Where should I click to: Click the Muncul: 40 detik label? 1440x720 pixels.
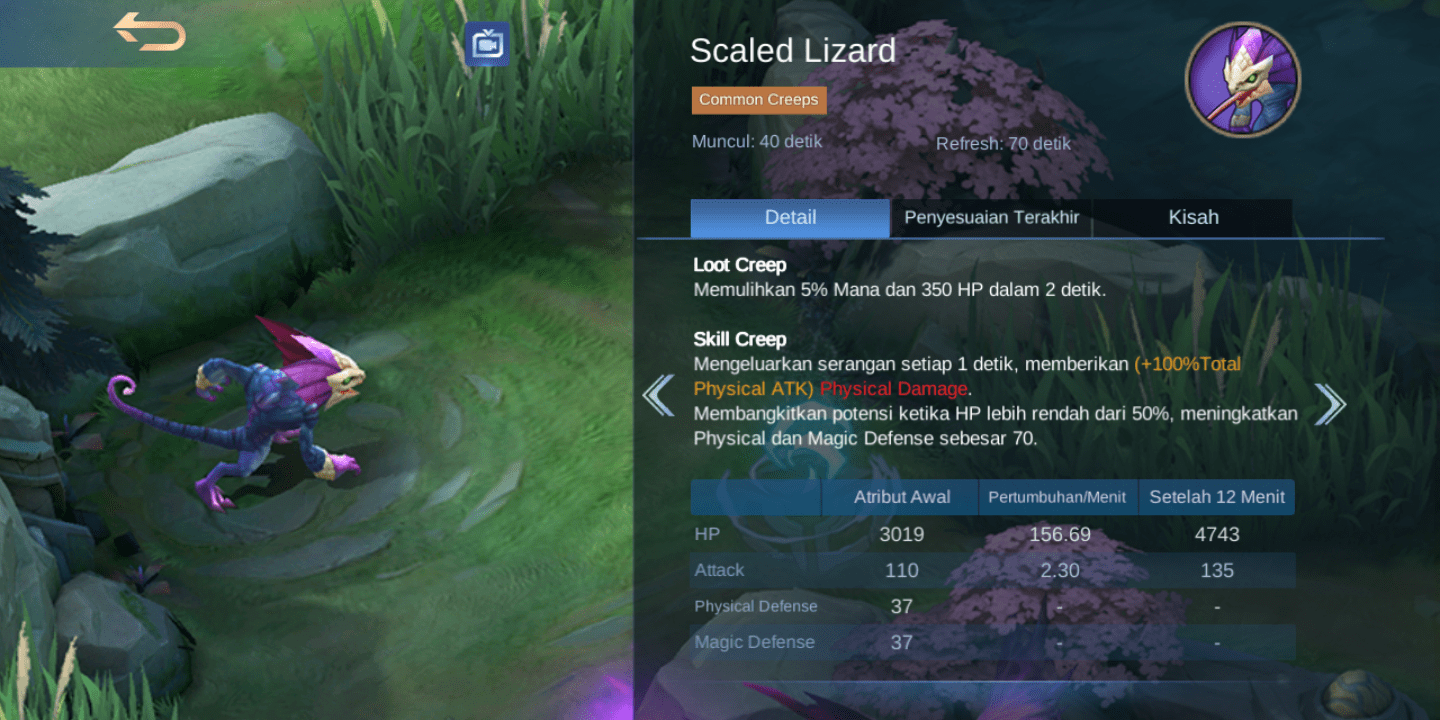756,141
